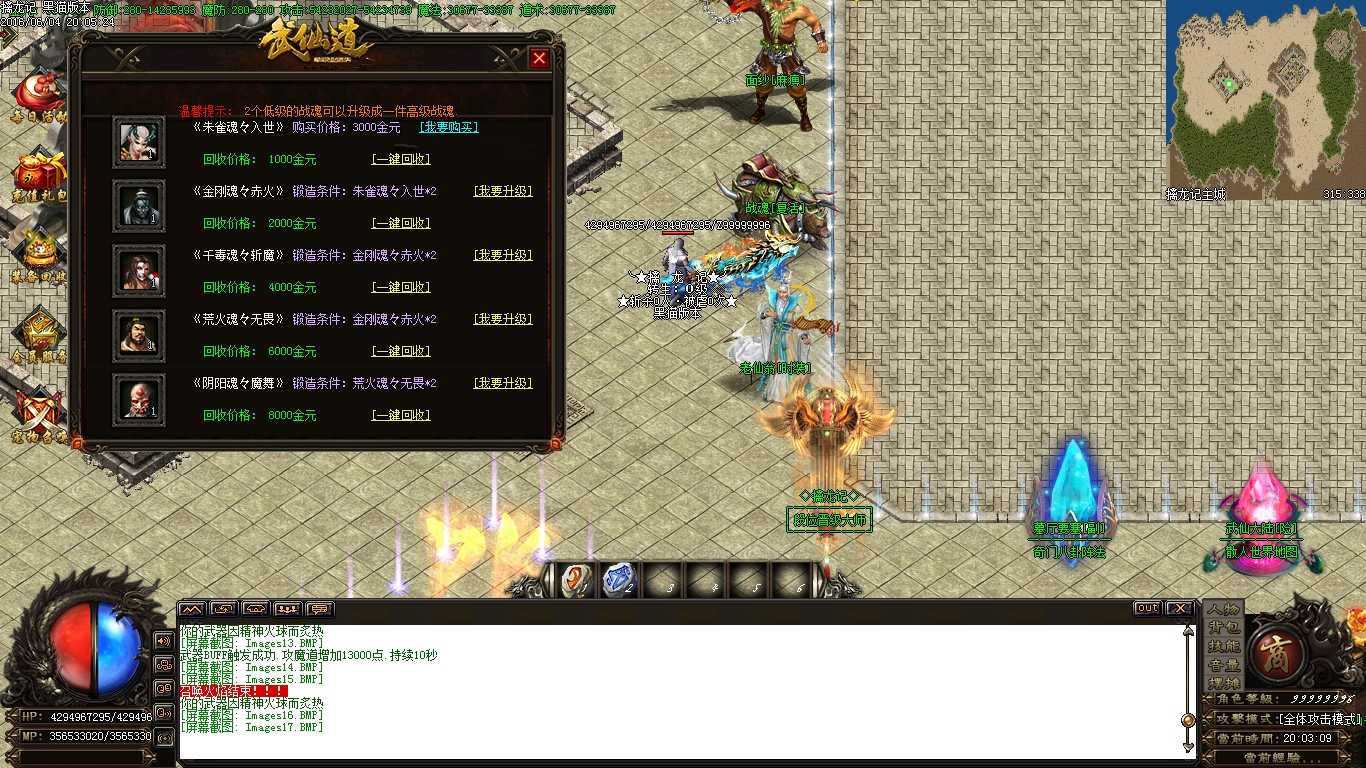1366x768 pixels.
Task: Toggle the team channel icon in chat toolbar
Action: coord(287,608)
